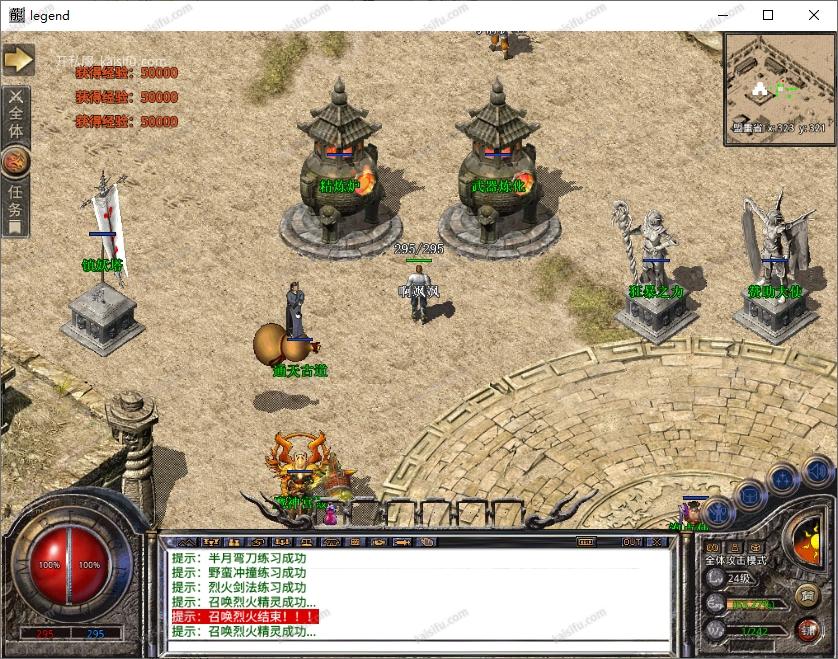Click the round red button at bottom-right
The image size is (838, 659).
(x=807, y=629)
